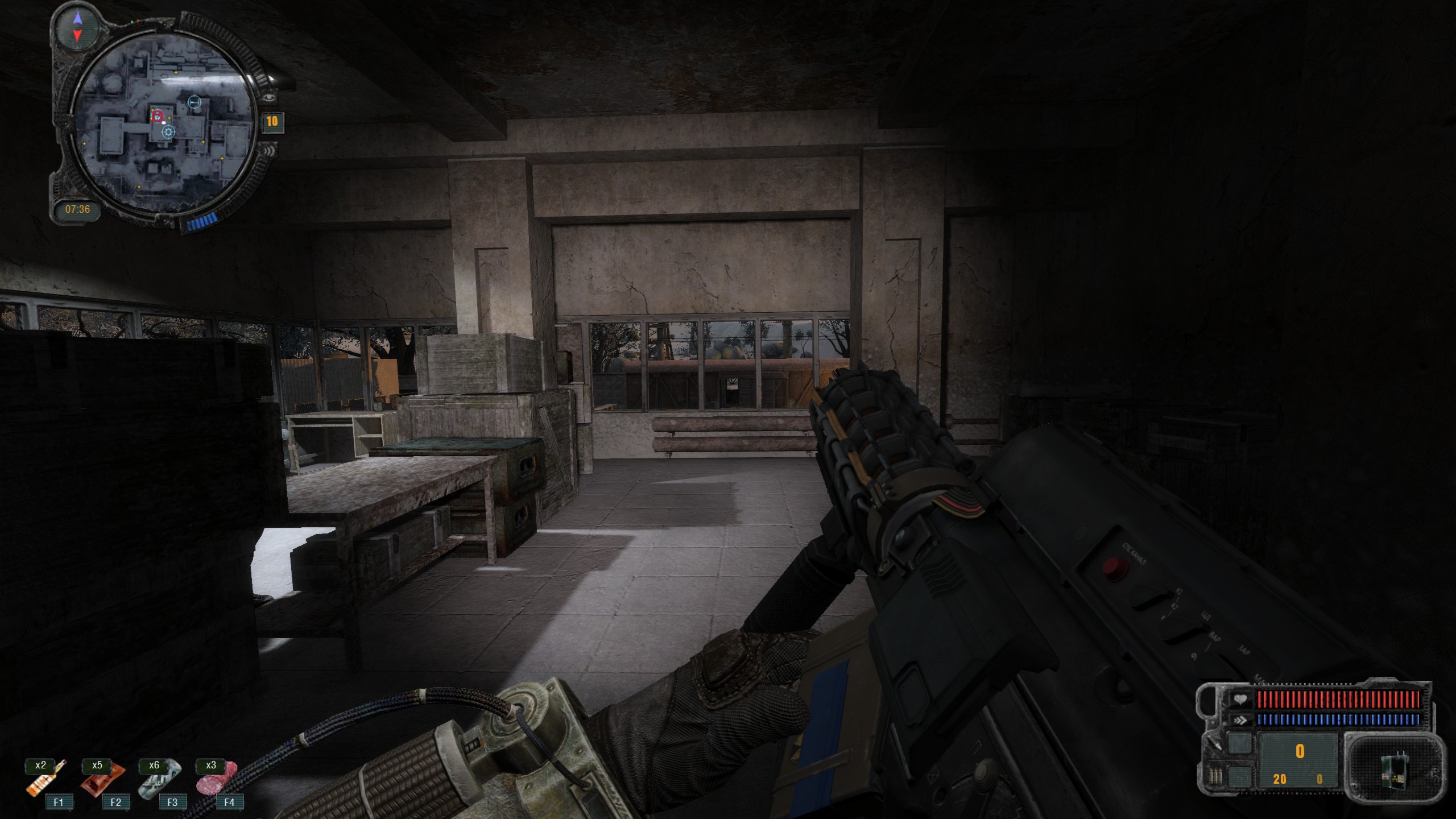This screenshot has height=819, width=1456.
Task: Select the bed marker on the minimap
Action: [195, 102]
